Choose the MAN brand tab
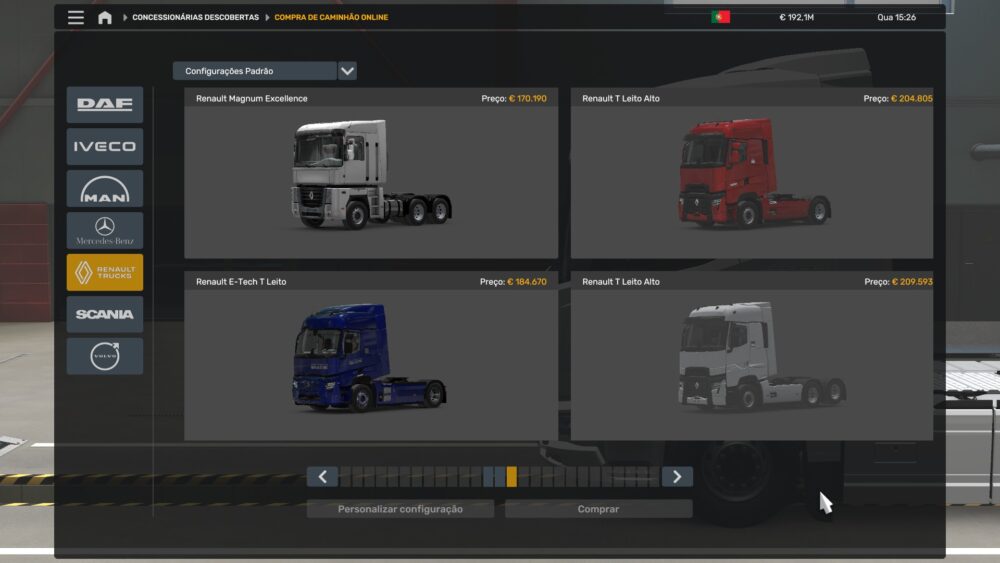The height and width of the screenshot is (563, 1000). (105, 189)
